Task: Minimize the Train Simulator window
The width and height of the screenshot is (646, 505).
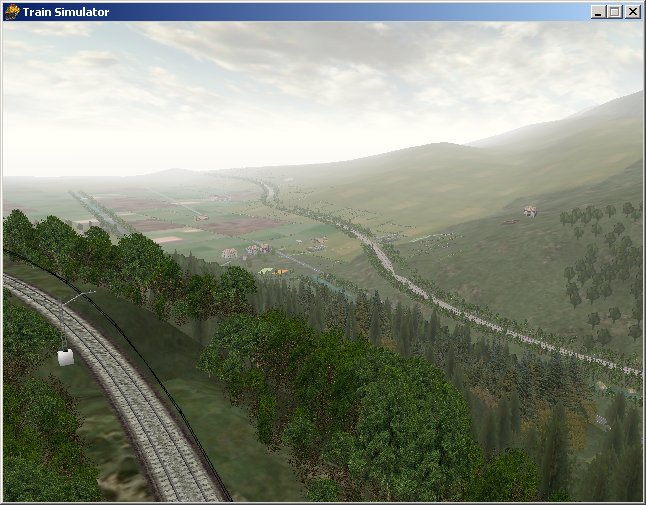Action: pos(598,12)
